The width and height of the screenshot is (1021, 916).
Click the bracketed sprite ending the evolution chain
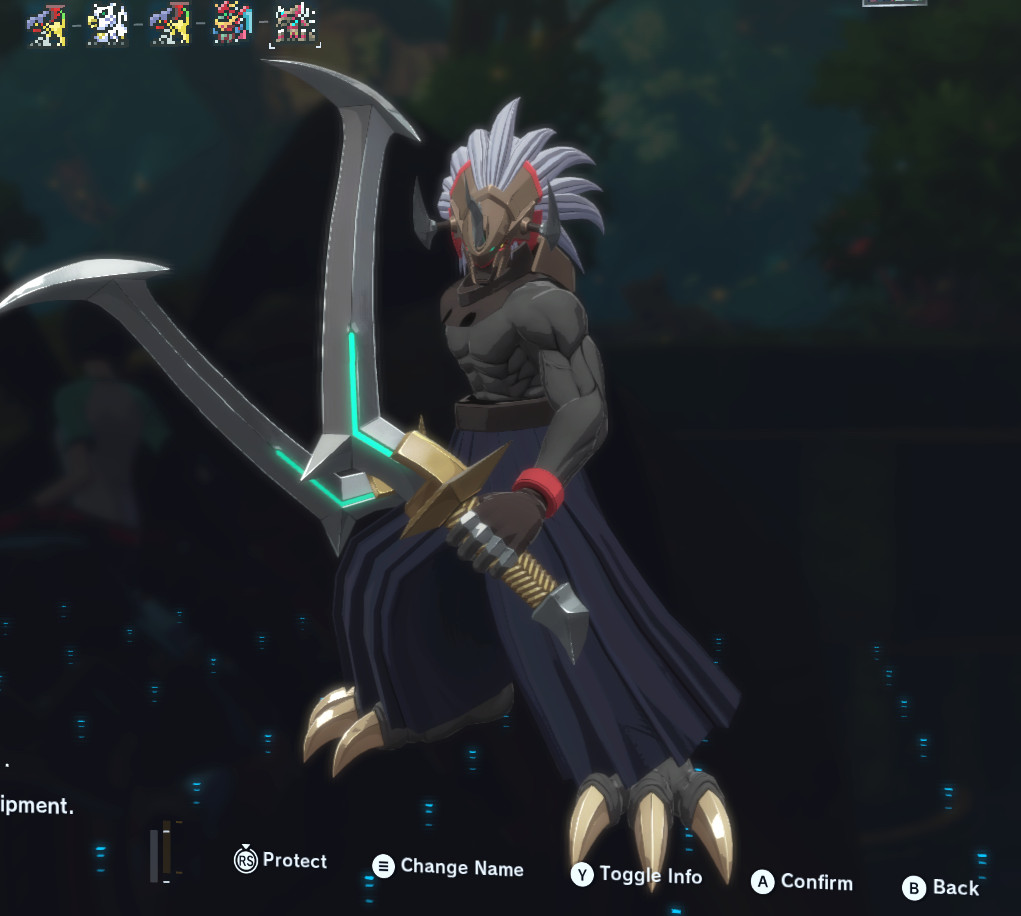[295, 25]
